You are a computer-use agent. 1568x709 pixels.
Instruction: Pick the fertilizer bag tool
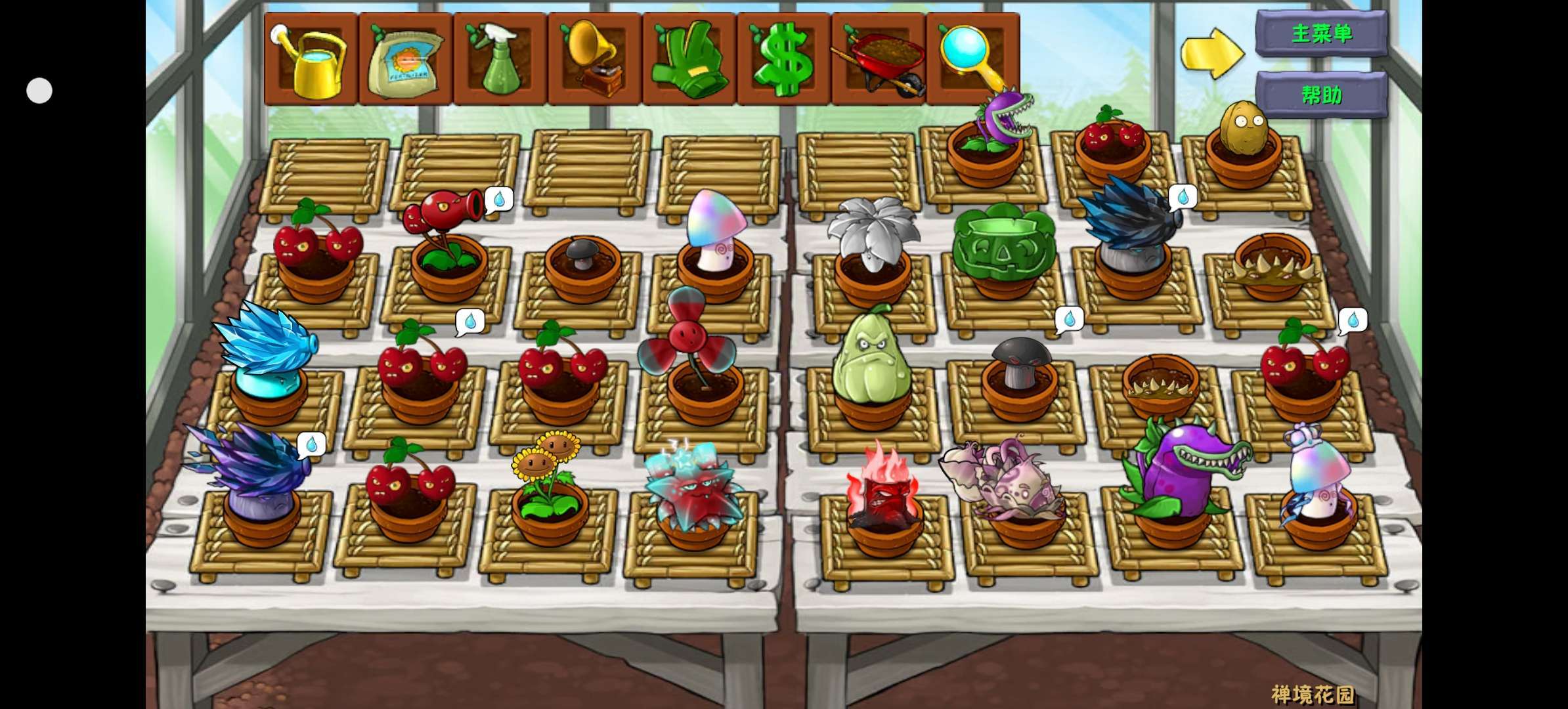click(406, 59)
